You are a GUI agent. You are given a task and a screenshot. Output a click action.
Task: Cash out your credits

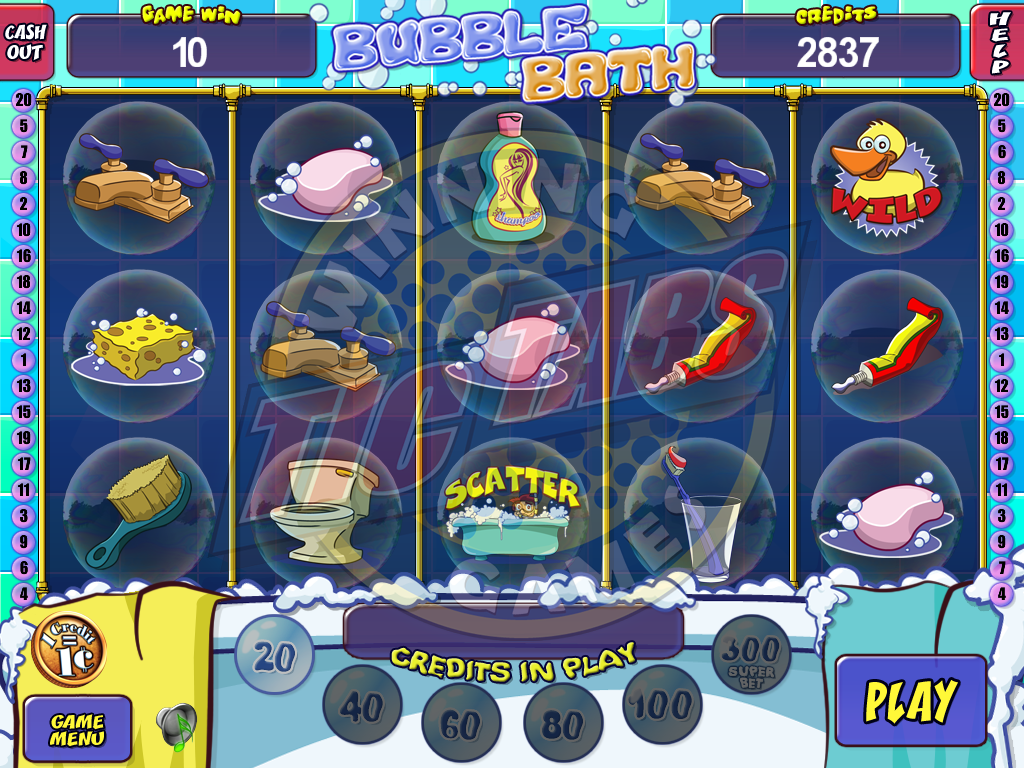(x=26, y=42)
